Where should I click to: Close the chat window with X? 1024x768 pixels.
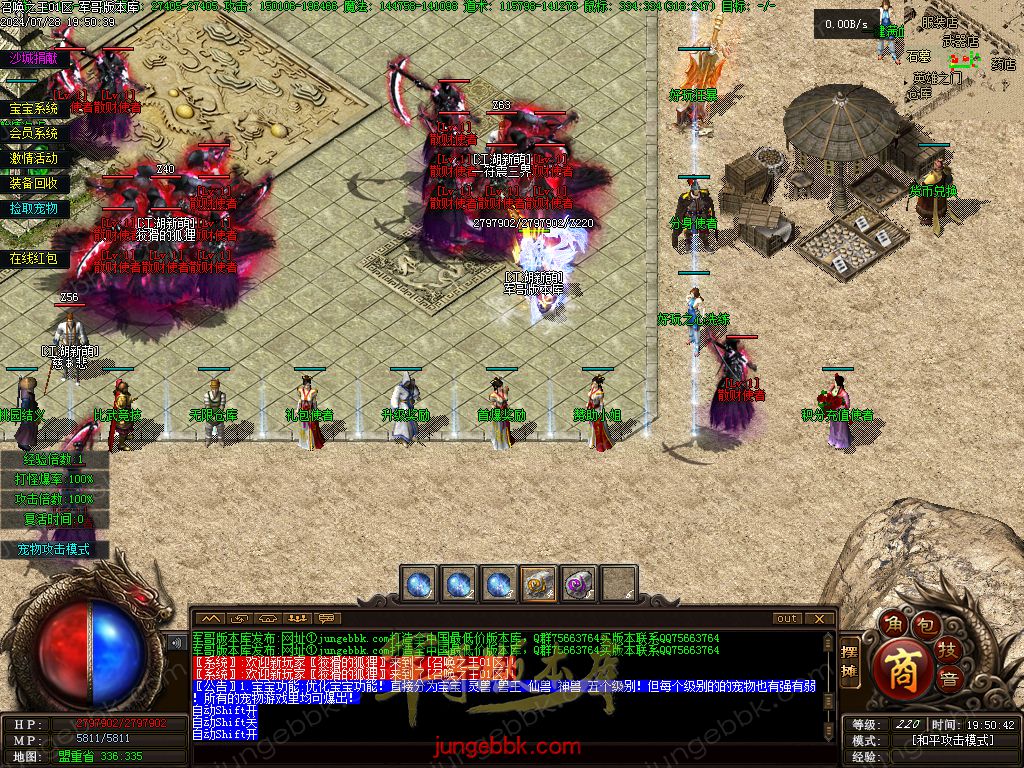coord(820,618)
